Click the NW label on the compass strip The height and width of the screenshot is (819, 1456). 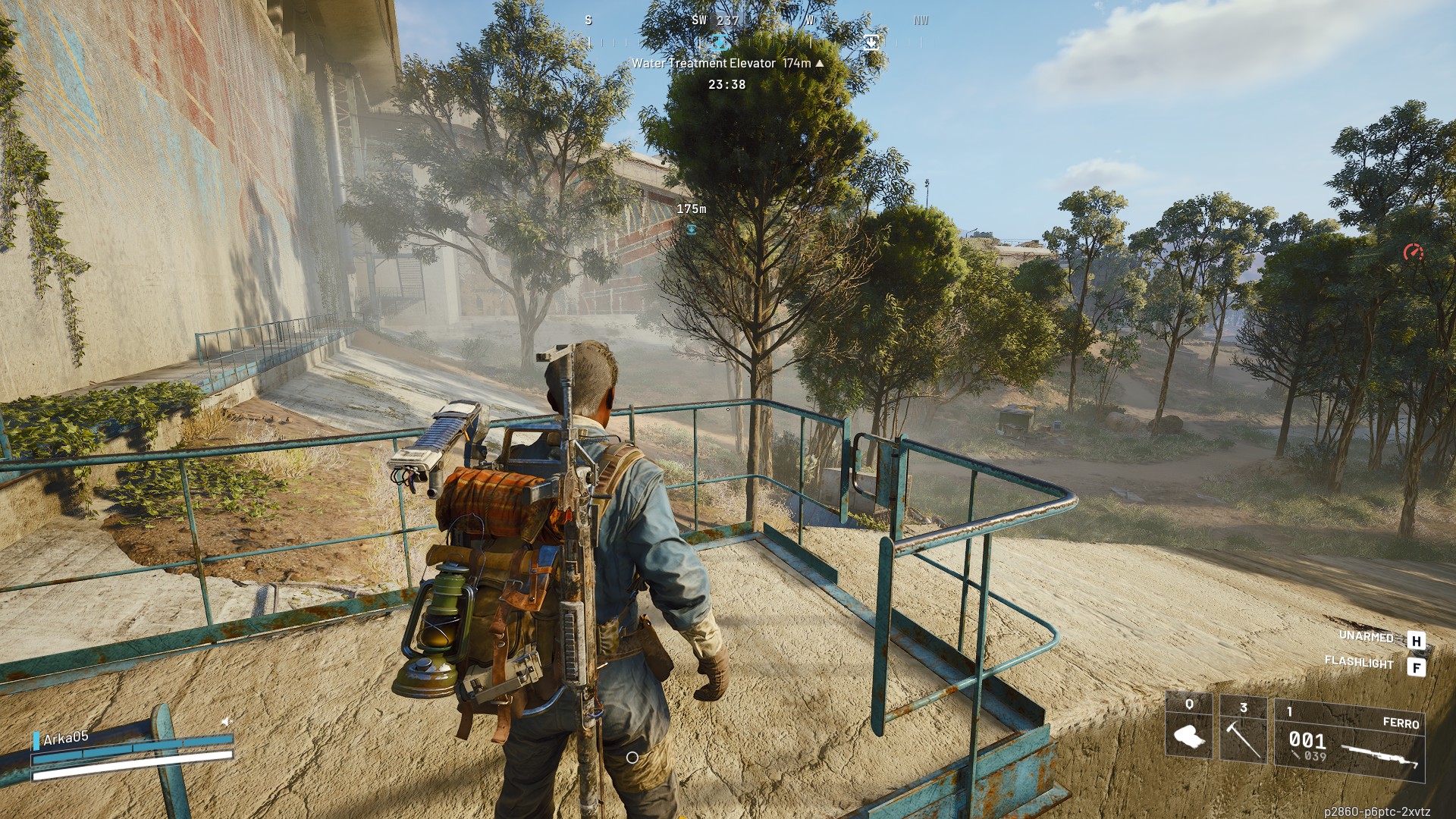[x=921, y=20]
